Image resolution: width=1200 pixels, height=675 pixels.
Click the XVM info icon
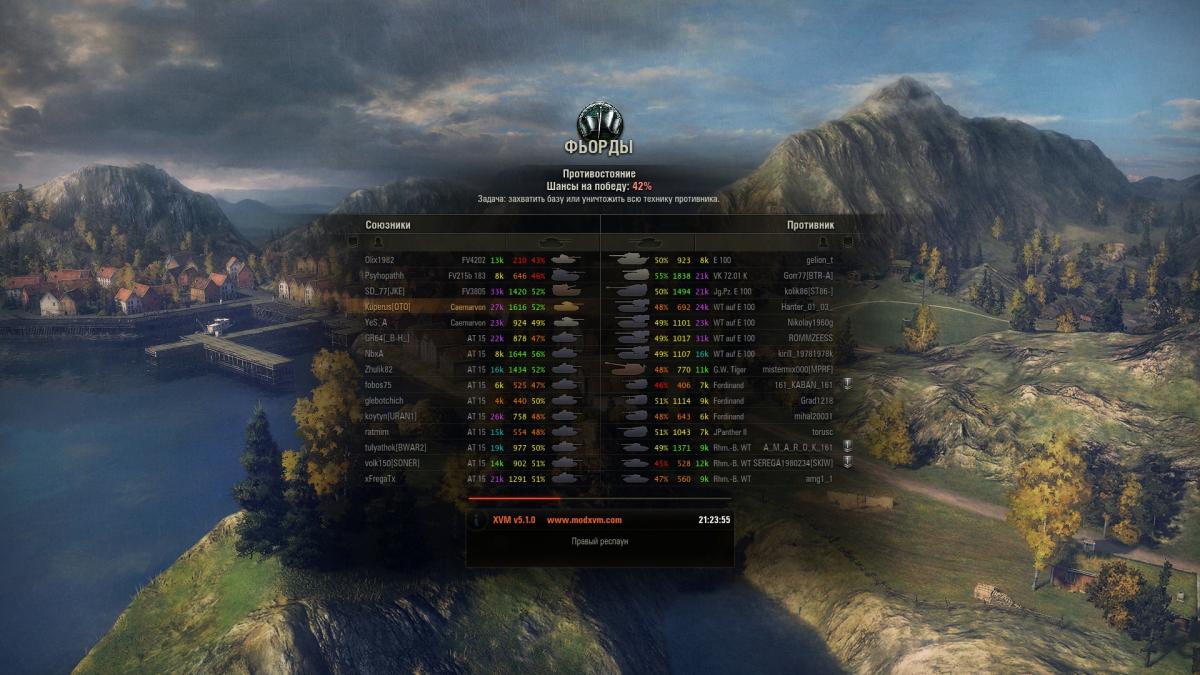(x=478, y=521)
